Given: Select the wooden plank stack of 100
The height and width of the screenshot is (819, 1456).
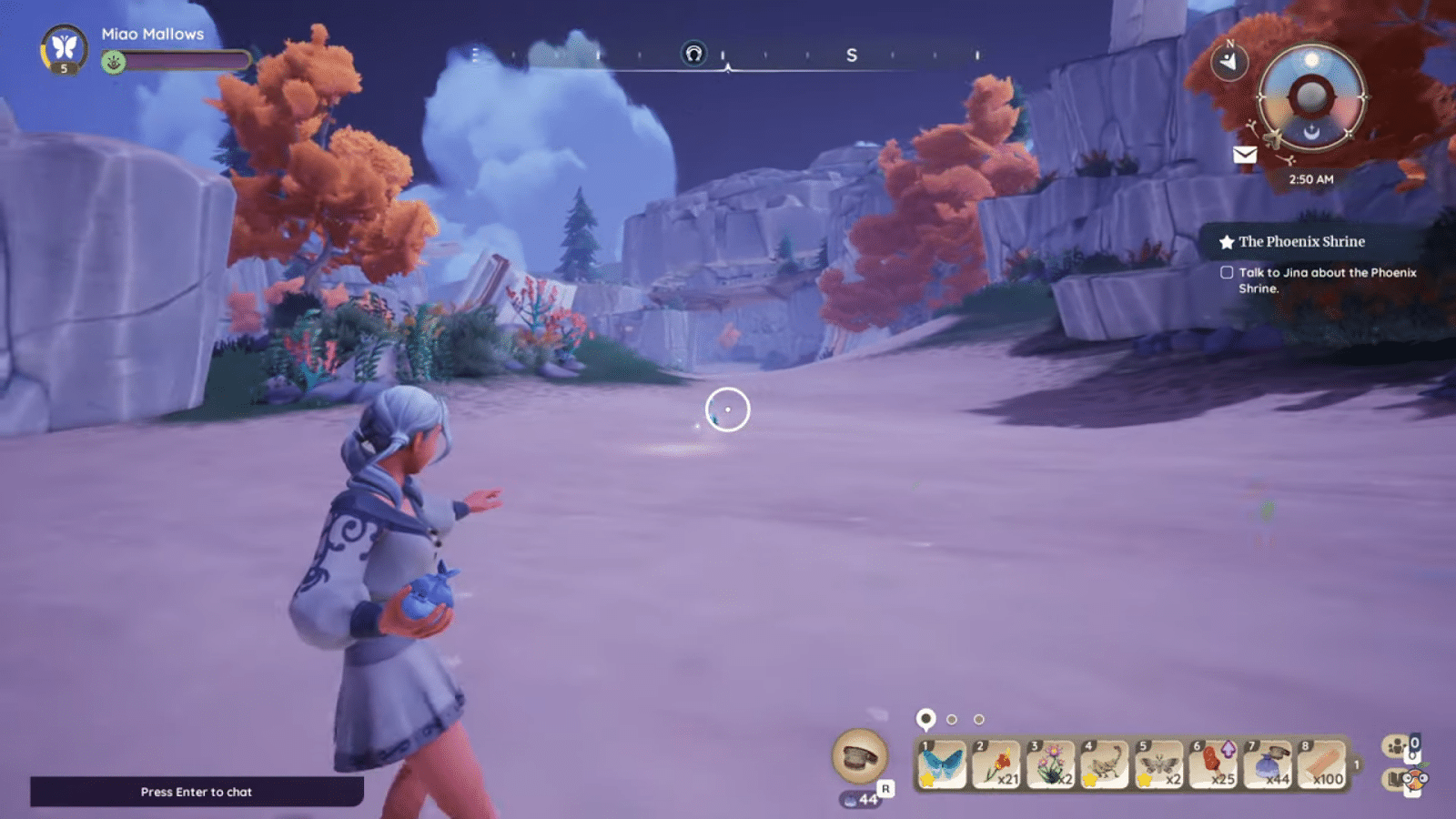Looking at the screenshot, I should [1322, 764].
